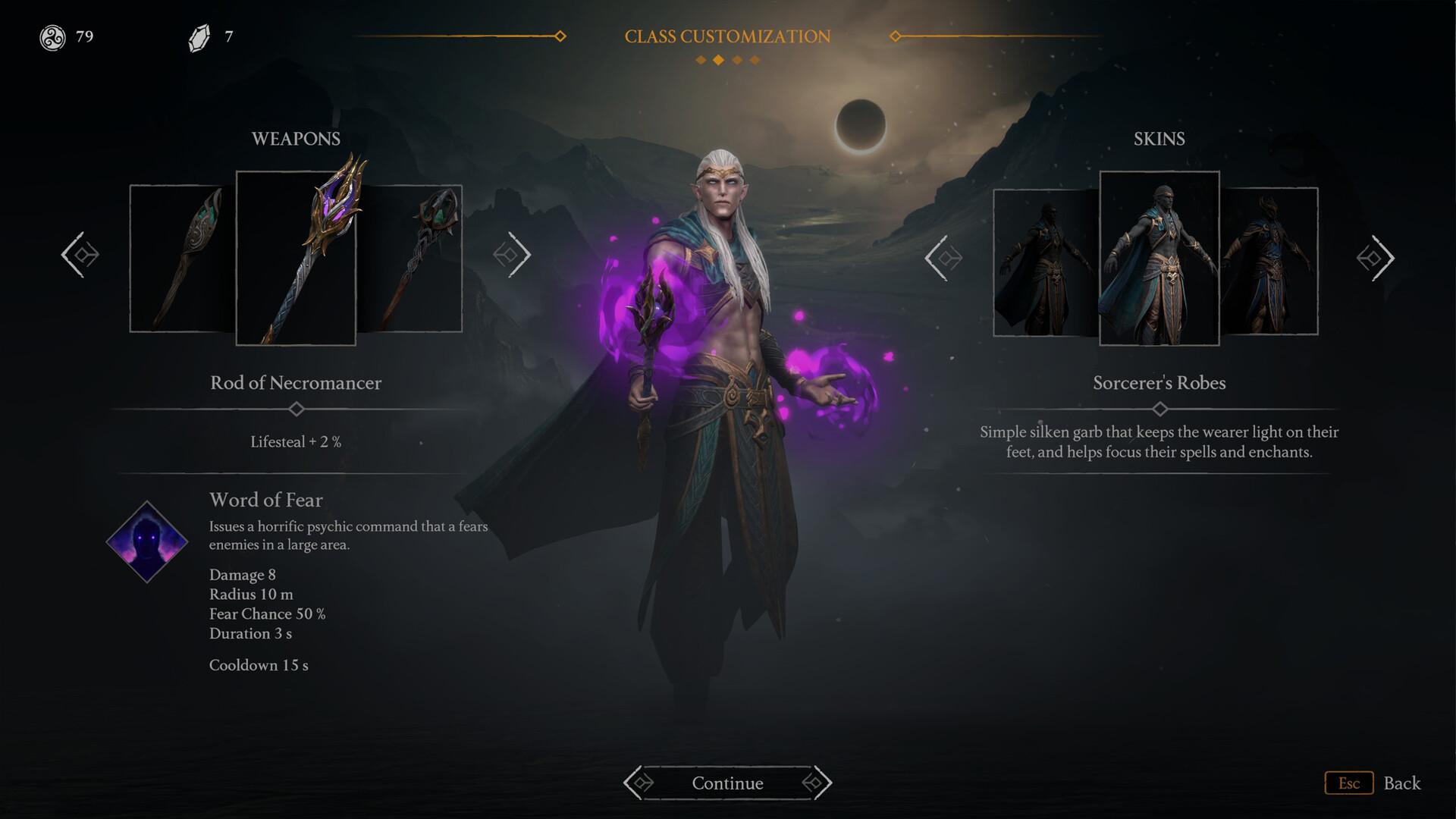Click the SKINS section header
The image size is (1456, 819).
(x=1159, y=139)
